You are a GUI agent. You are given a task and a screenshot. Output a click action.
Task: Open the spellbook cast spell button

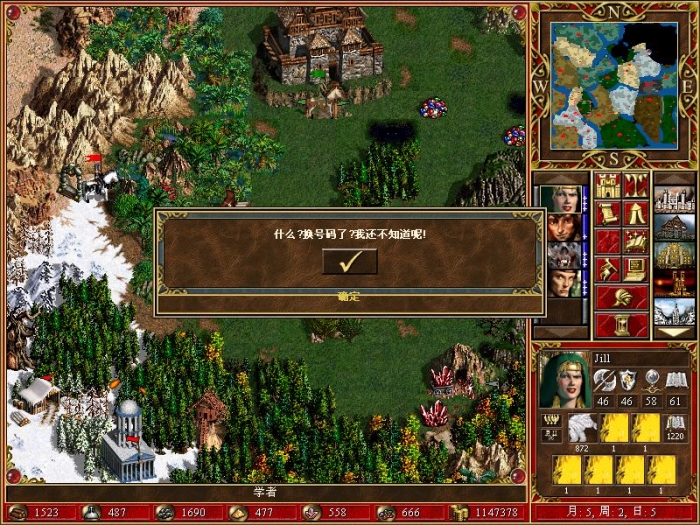point(636,241)
